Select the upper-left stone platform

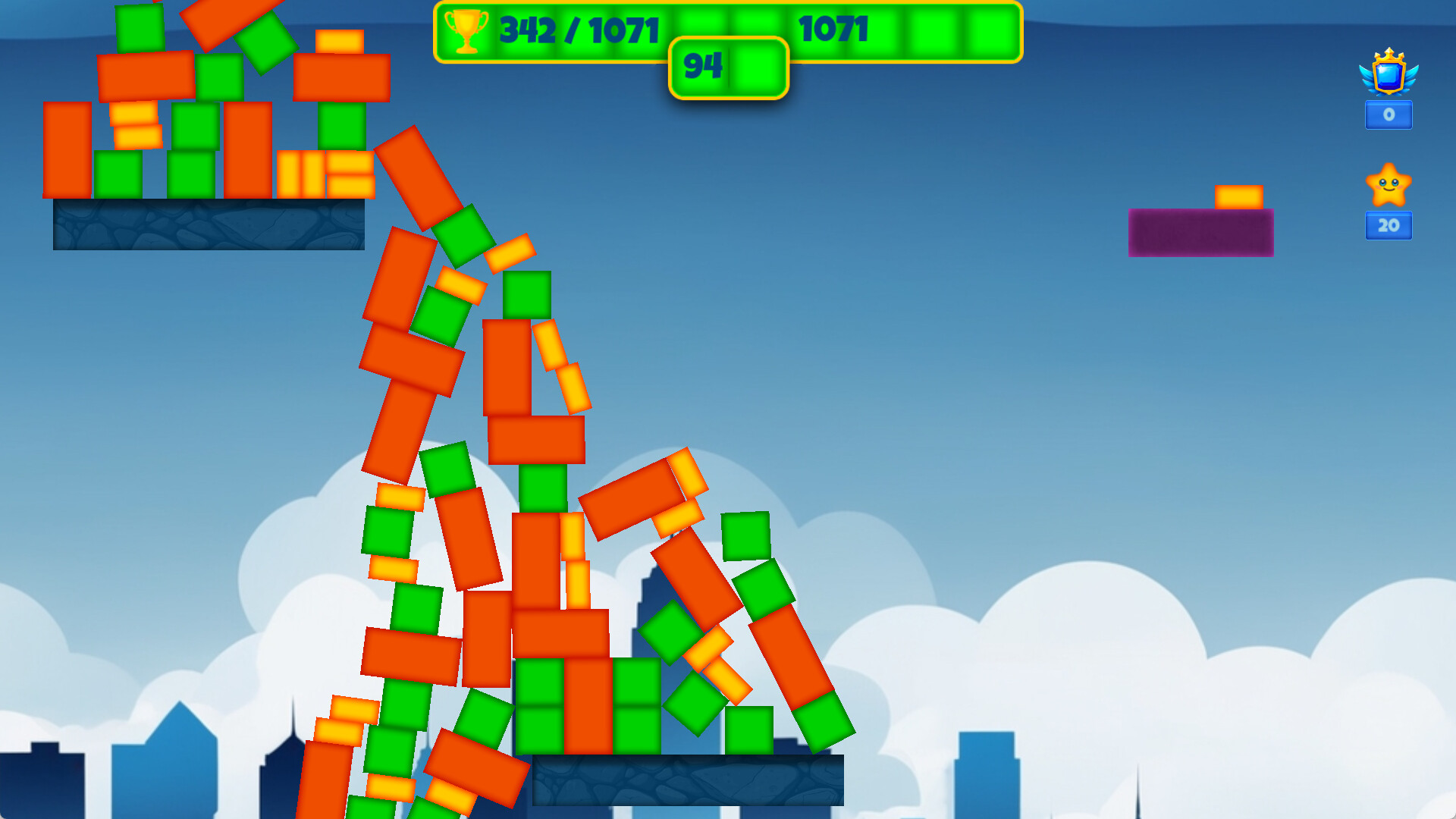pos(209,226)
